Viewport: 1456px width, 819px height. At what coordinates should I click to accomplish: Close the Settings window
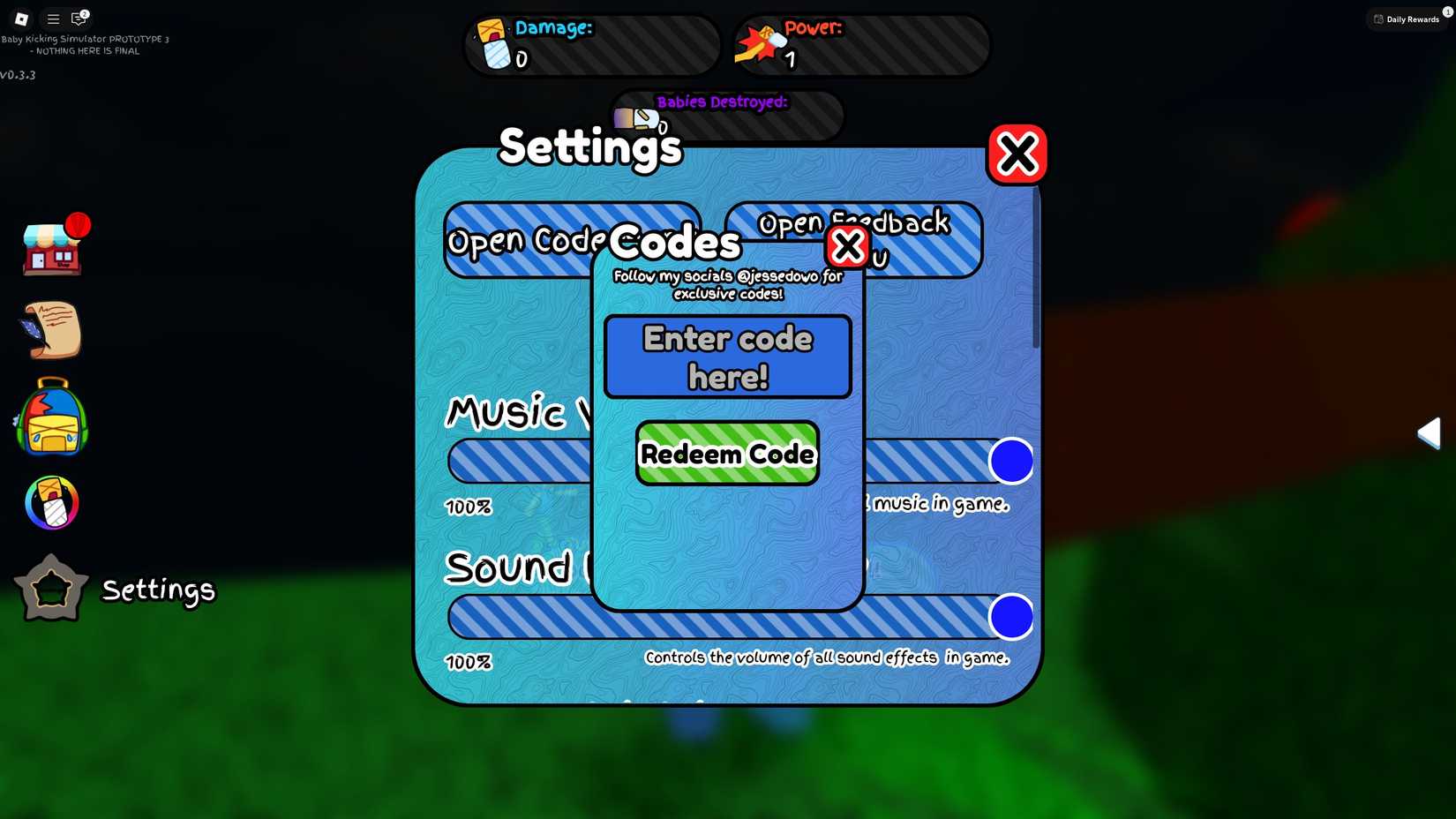tap(1017, 152)
